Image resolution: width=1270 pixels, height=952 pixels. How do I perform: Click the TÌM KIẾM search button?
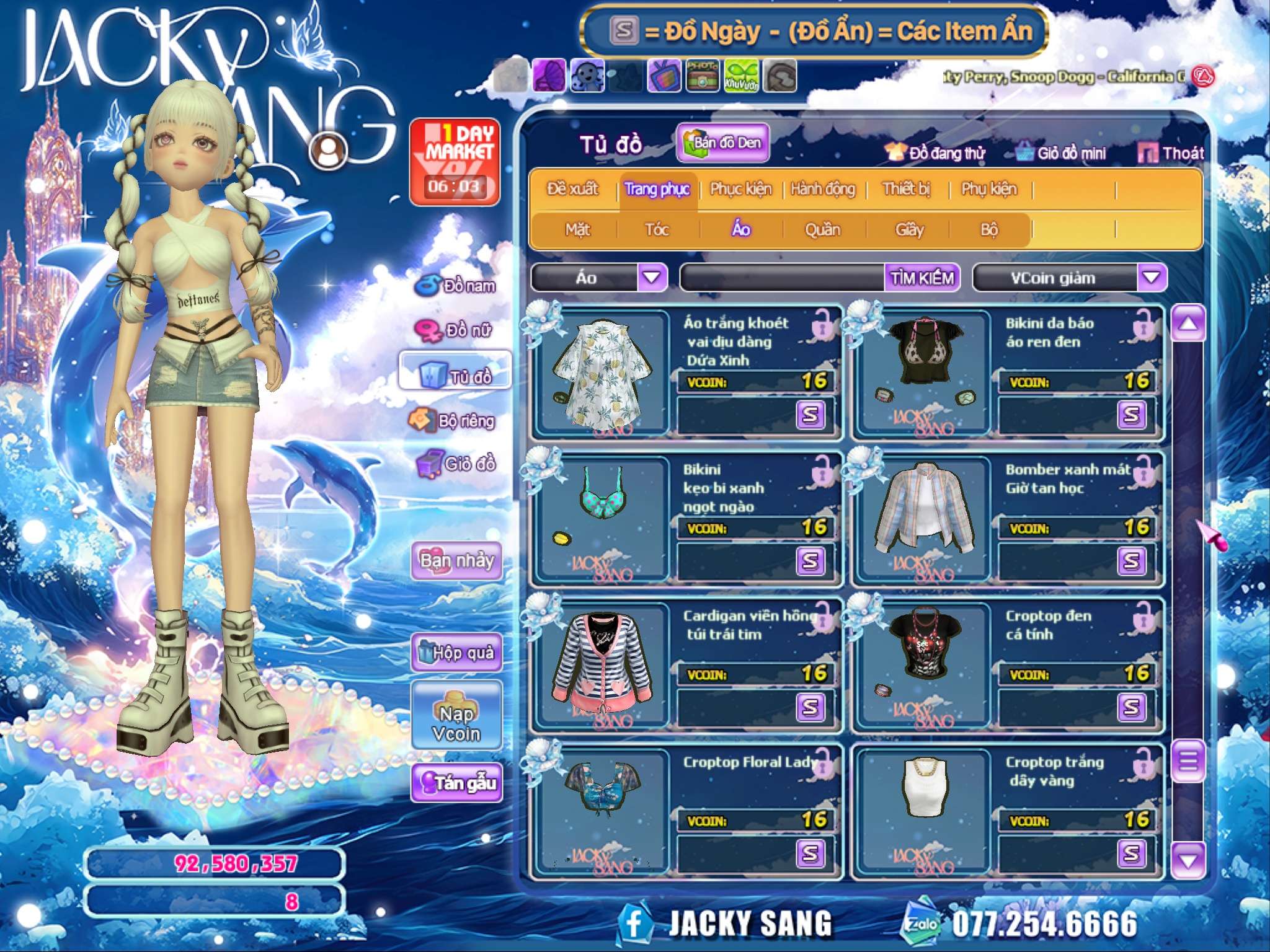921,278
